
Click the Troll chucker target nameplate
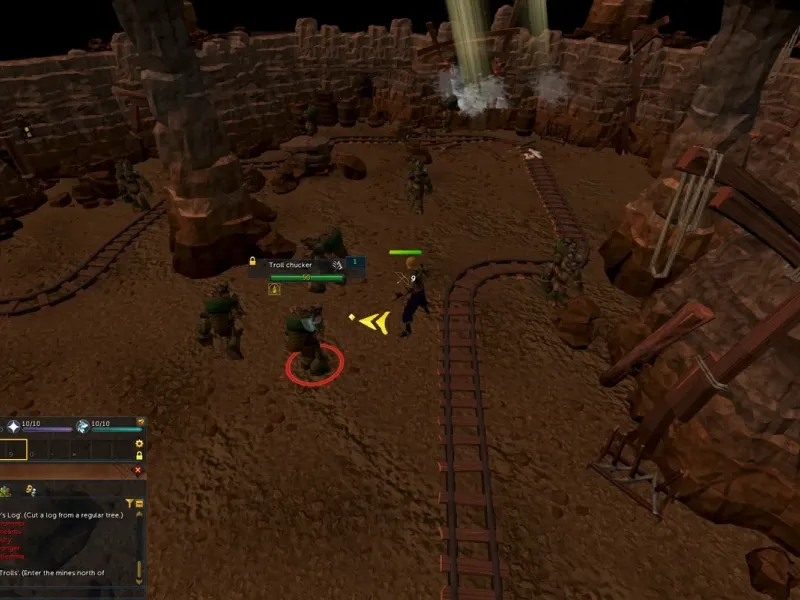294,264
